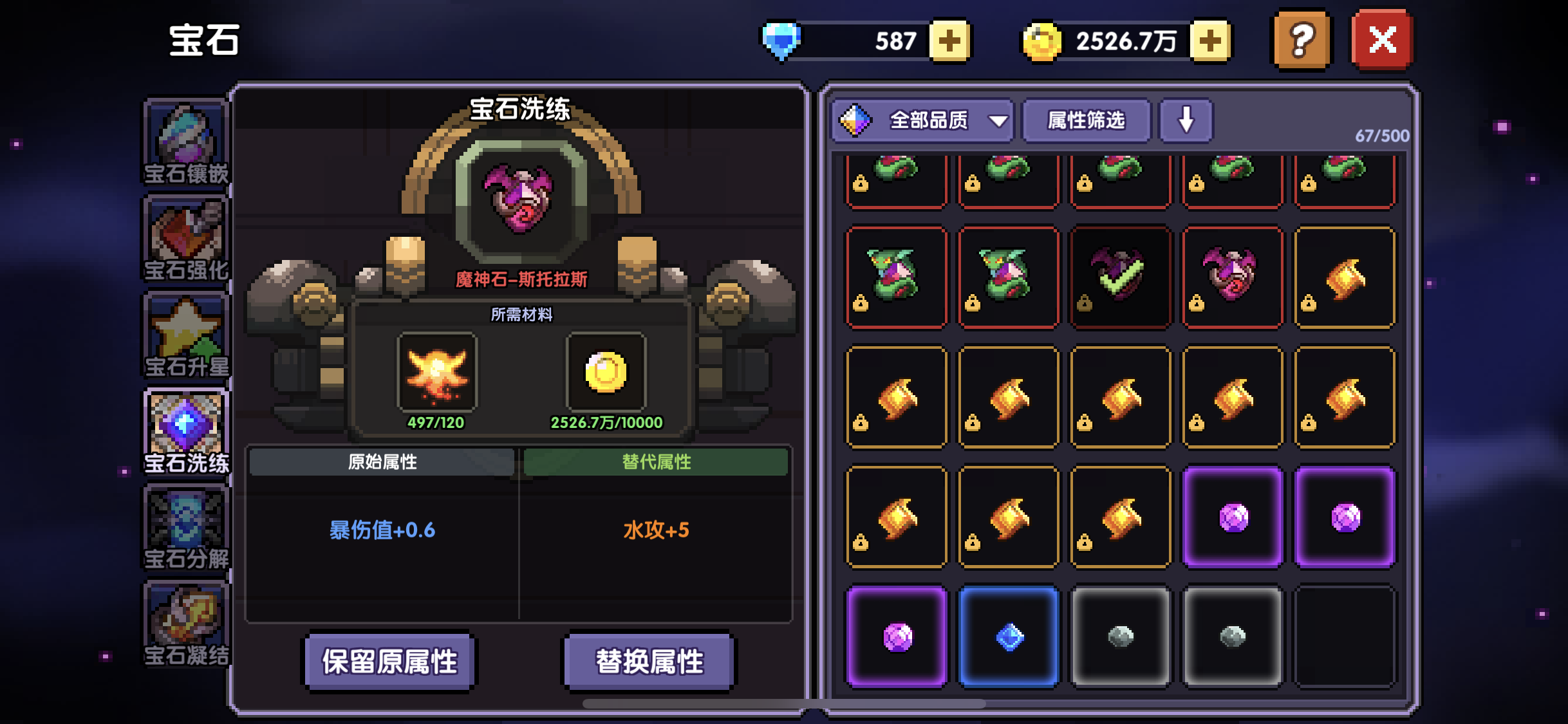Open the 宝石镶嵌 panel icon

(185, 138)
